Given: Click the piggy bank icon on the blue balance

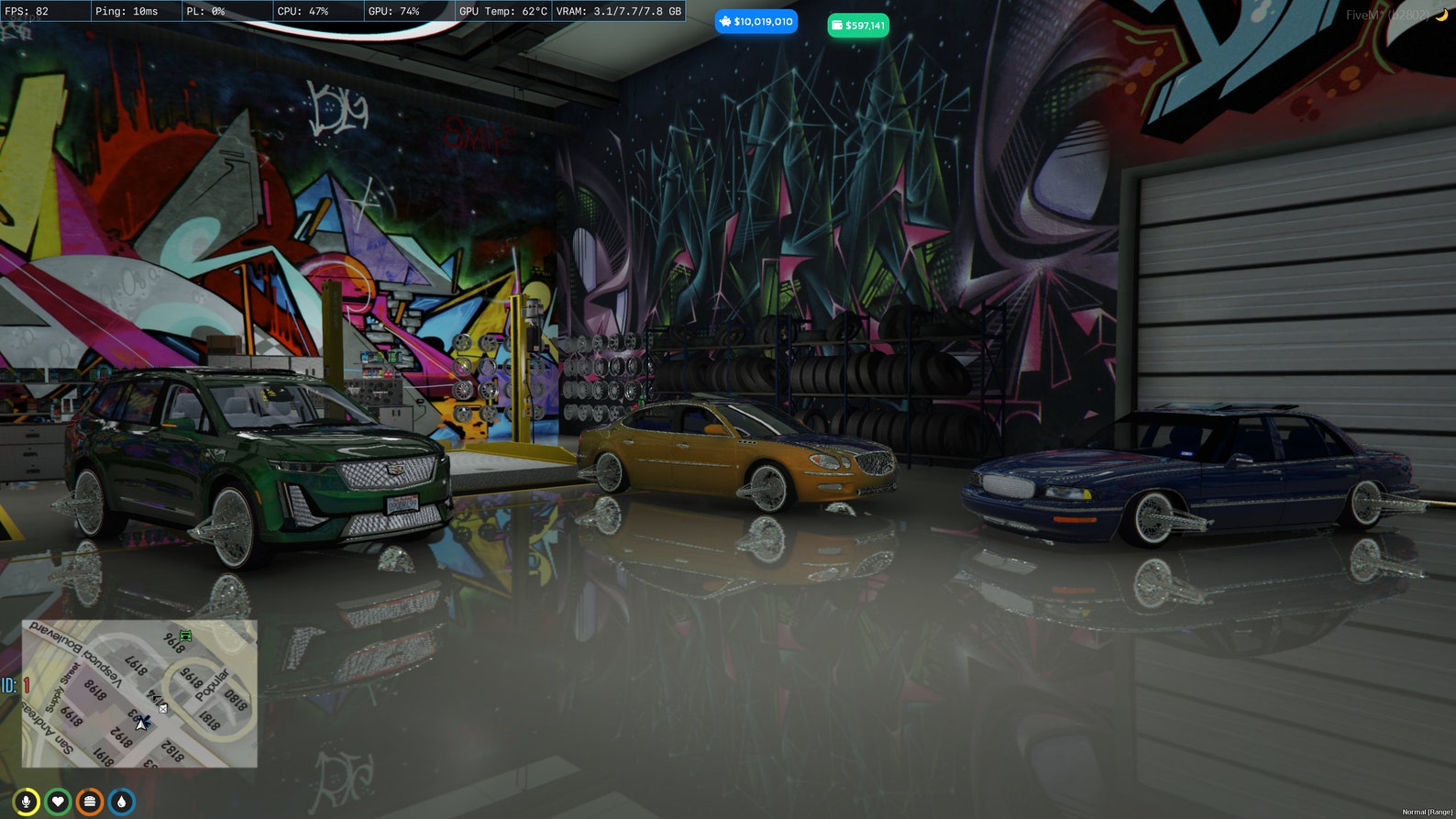Looking at the screenshot, I should (x=727, y=20).
